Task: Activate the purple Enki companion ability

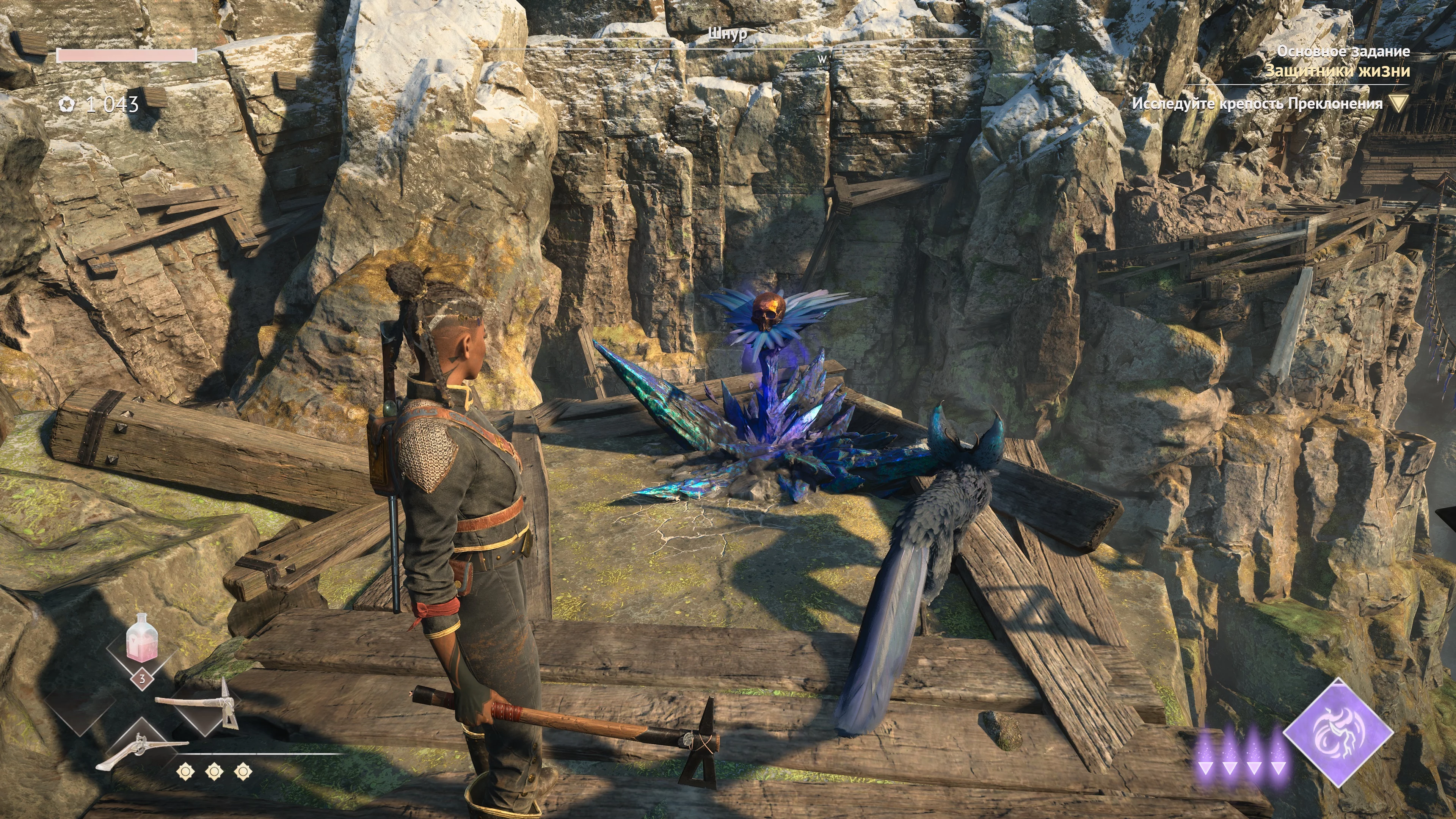Action: 1338,733
